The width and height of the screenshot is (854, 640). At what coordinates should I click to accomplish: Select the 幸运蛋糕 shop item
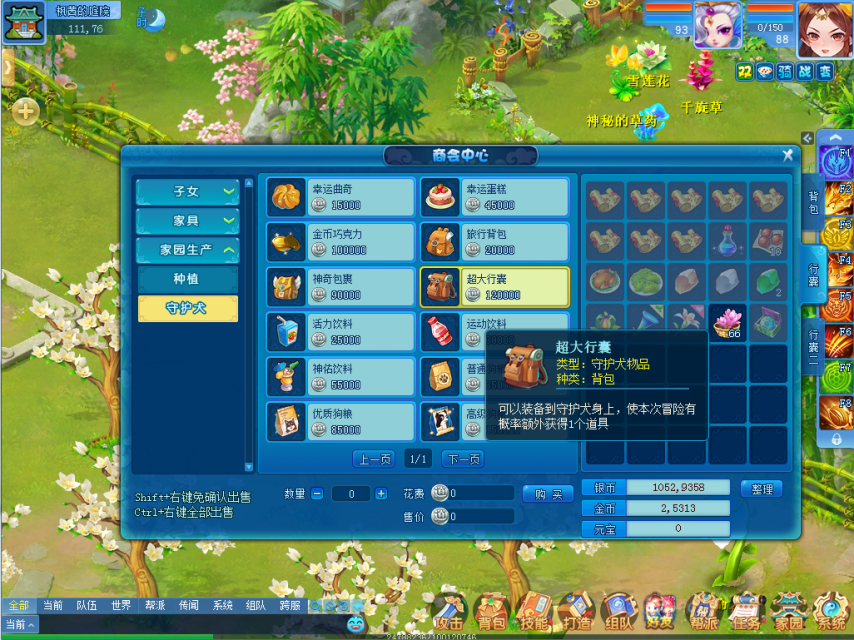494,197
